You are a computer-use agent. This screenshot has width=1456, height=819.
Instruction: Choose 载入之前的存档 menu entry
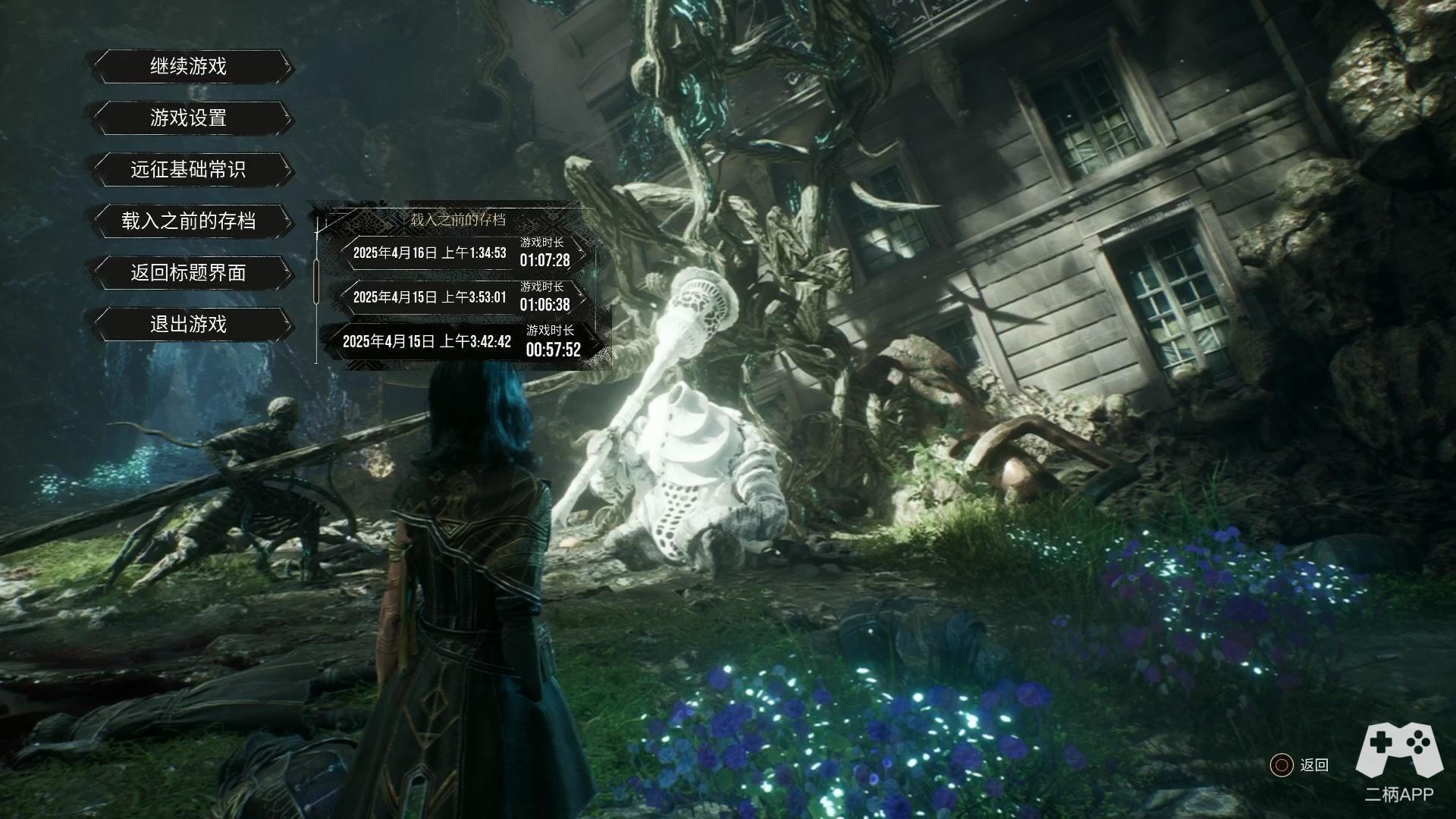[x=189, y=221]
